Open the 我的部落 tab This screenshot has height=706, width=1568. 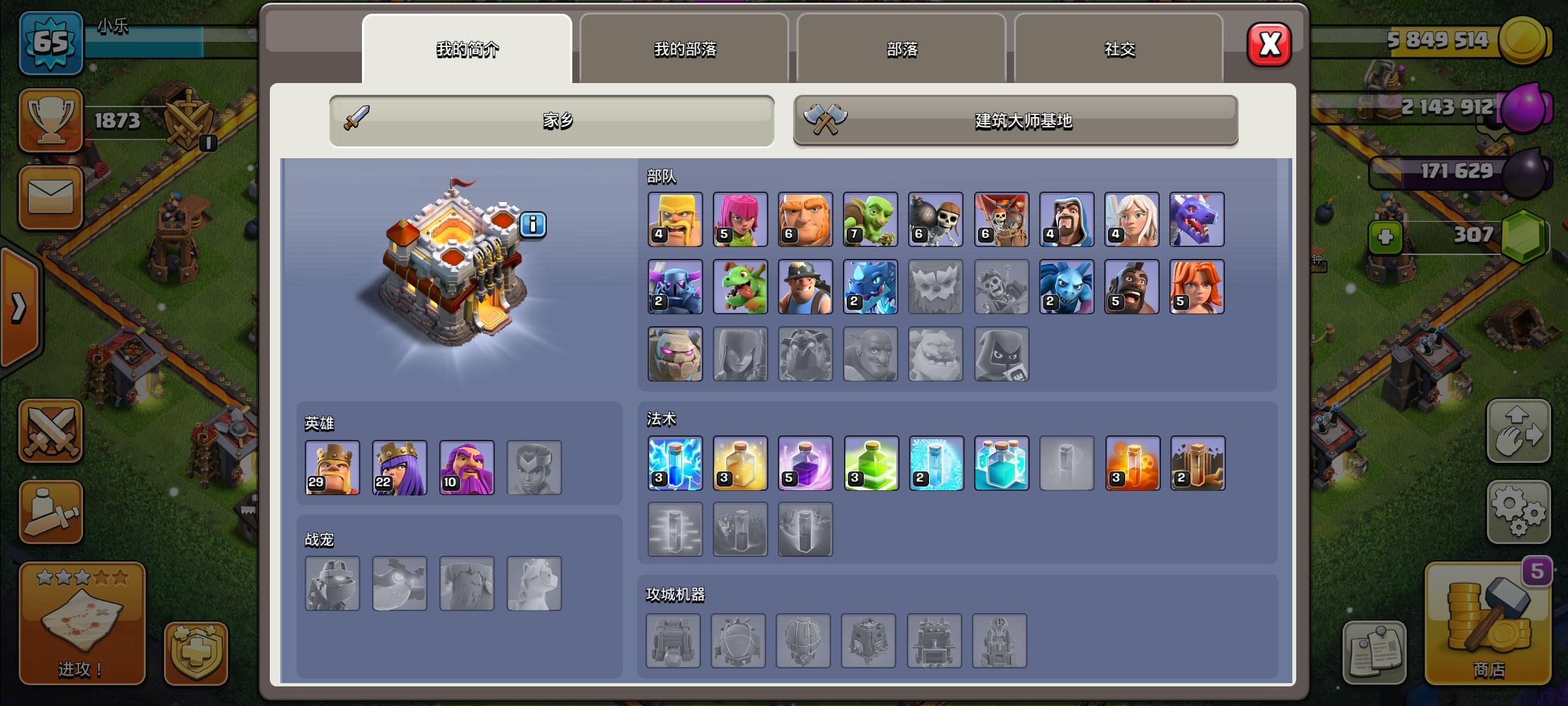pos(683,48)
